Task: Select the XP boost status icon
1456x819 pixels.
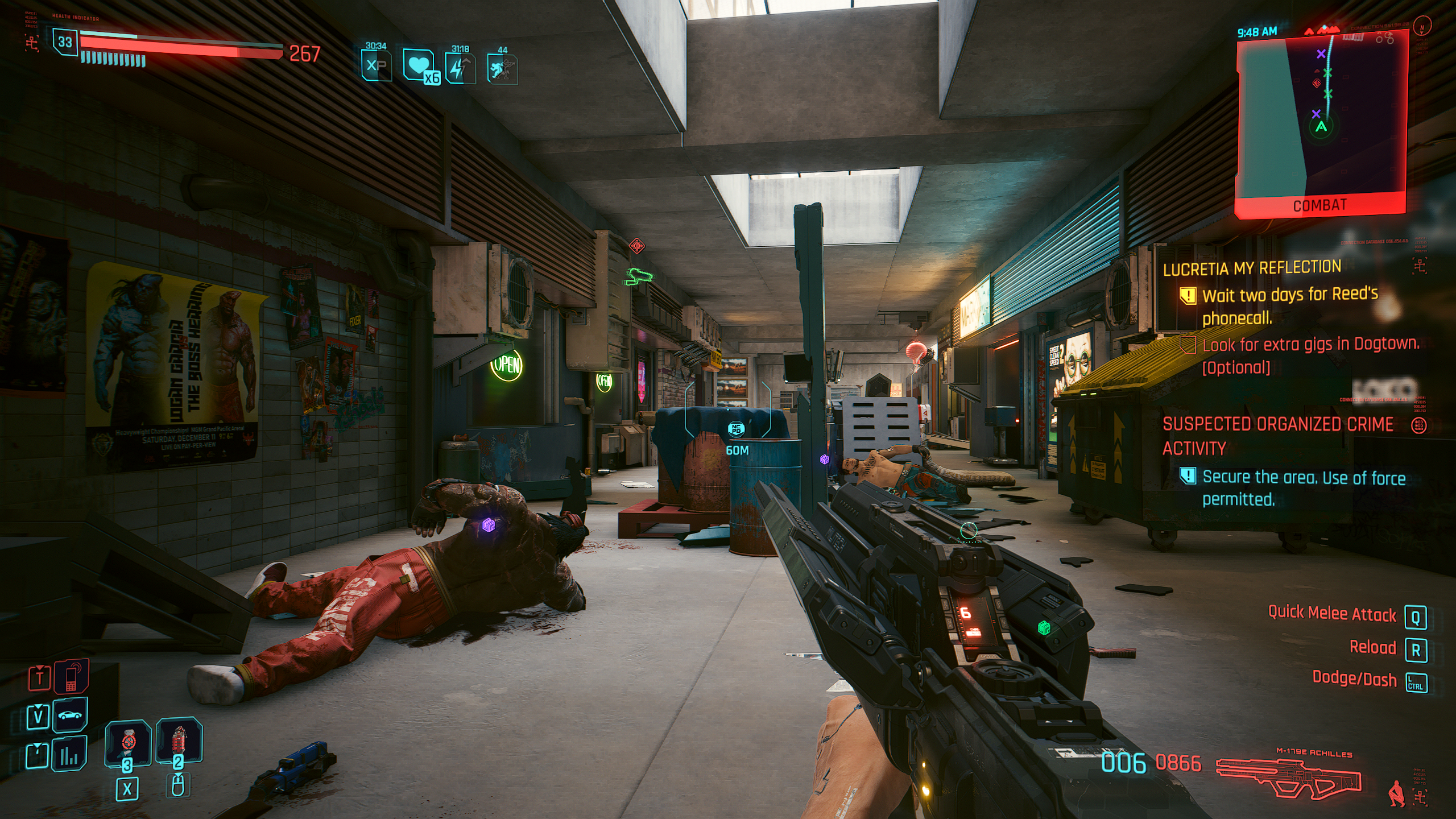Action: 376,65
